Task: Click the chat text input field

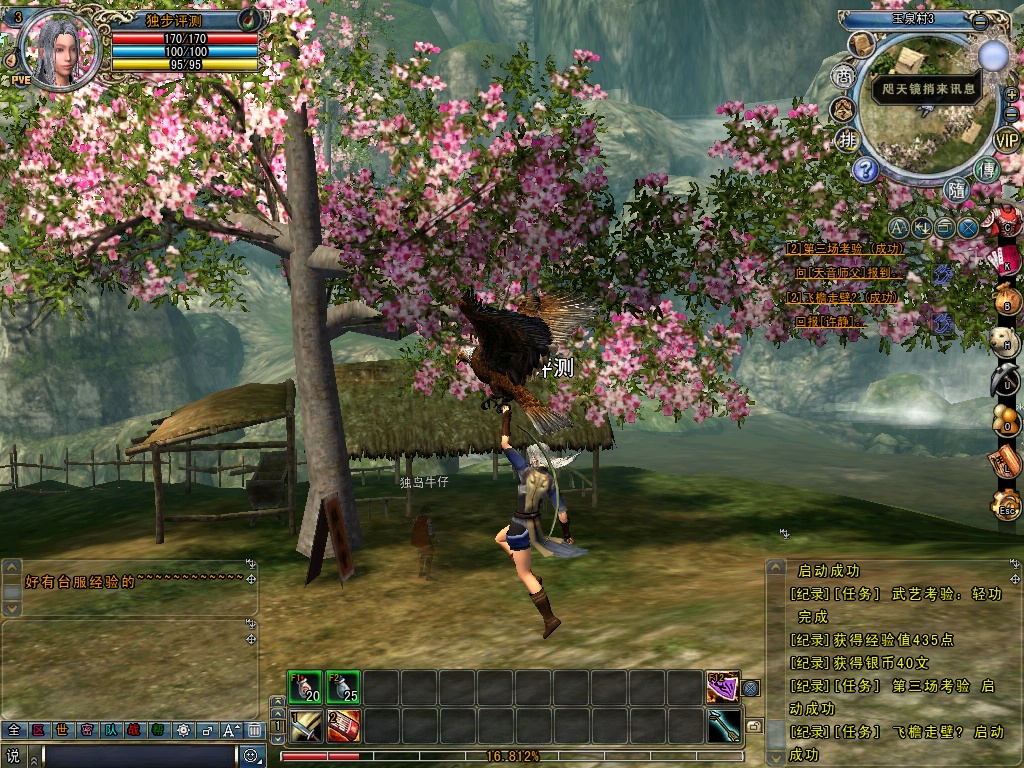Action: (140, 756)
